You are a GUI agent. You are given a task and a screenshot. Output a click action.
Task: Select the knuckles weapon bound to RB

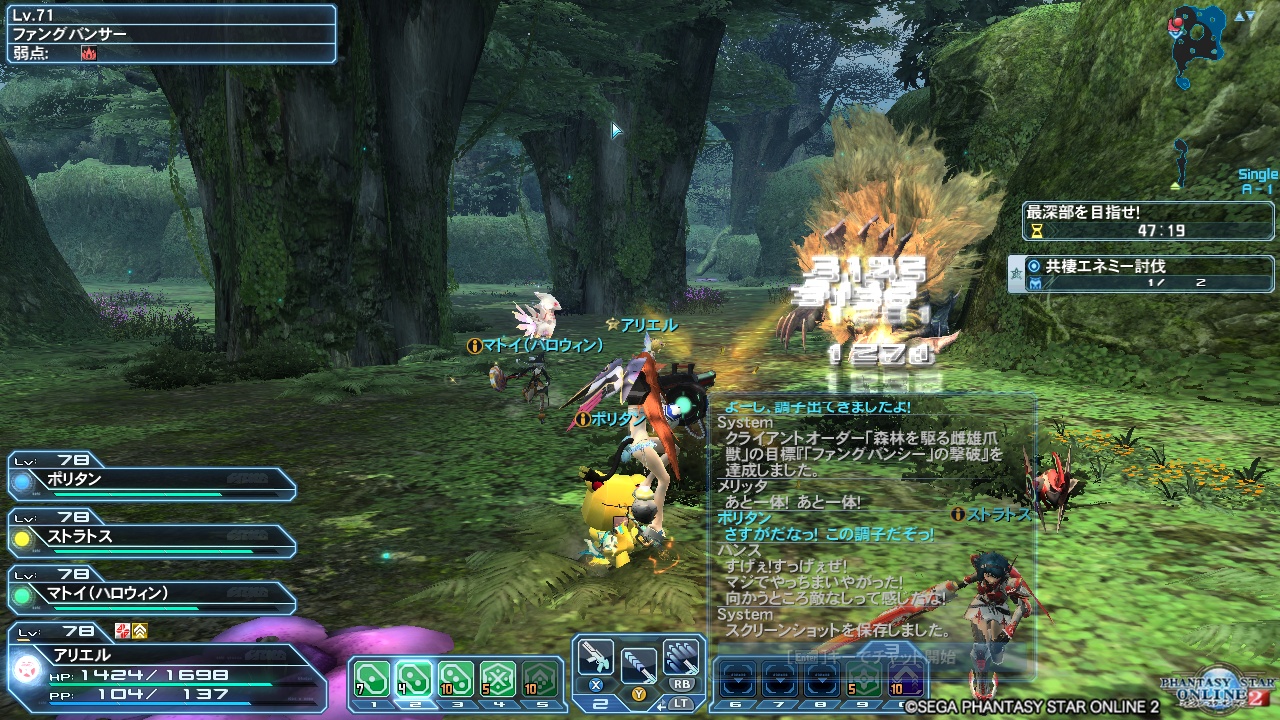pos(682,658)
